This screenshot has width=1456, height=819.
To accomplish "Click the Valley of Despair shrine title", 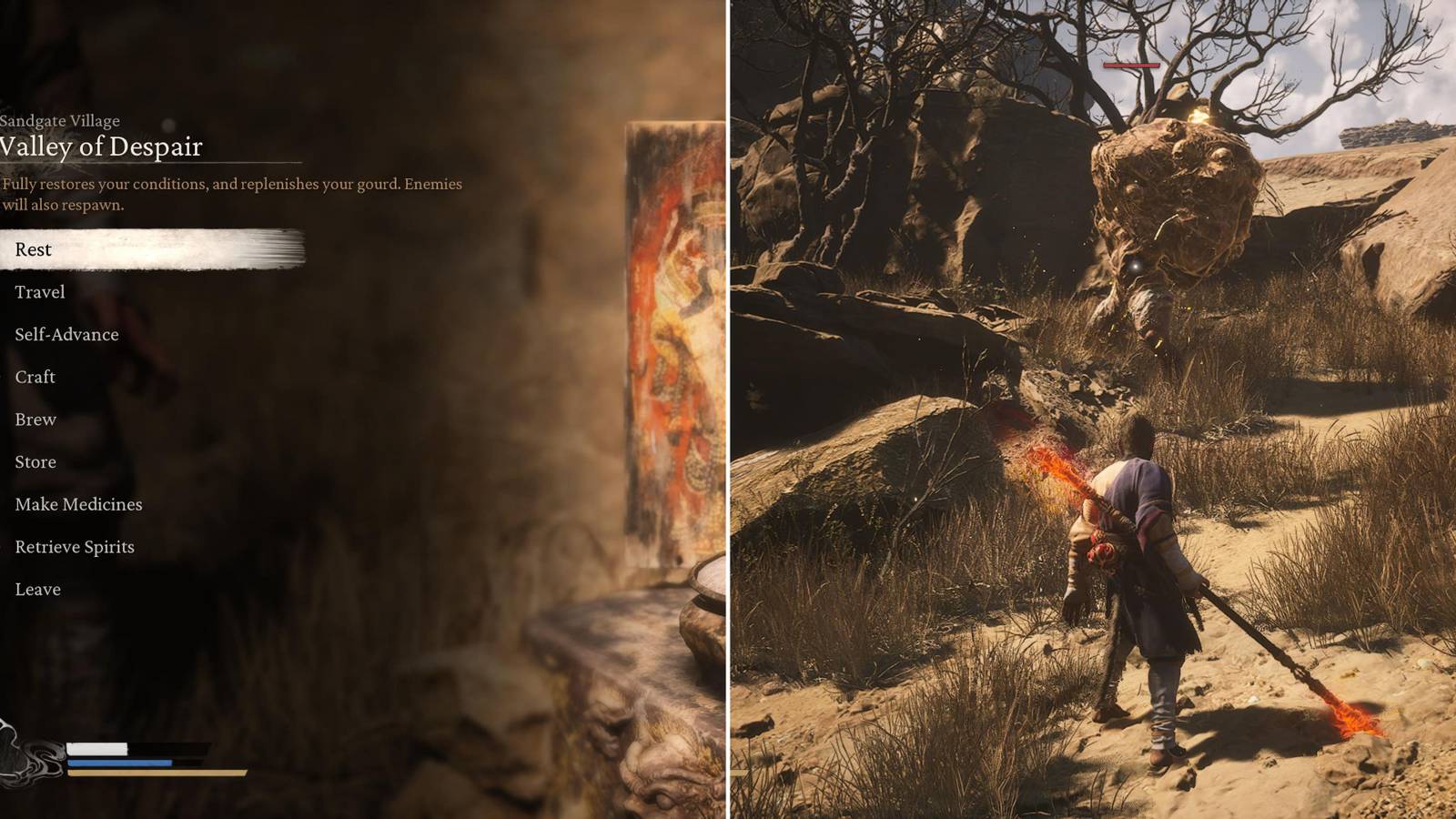I will point(102,147).
